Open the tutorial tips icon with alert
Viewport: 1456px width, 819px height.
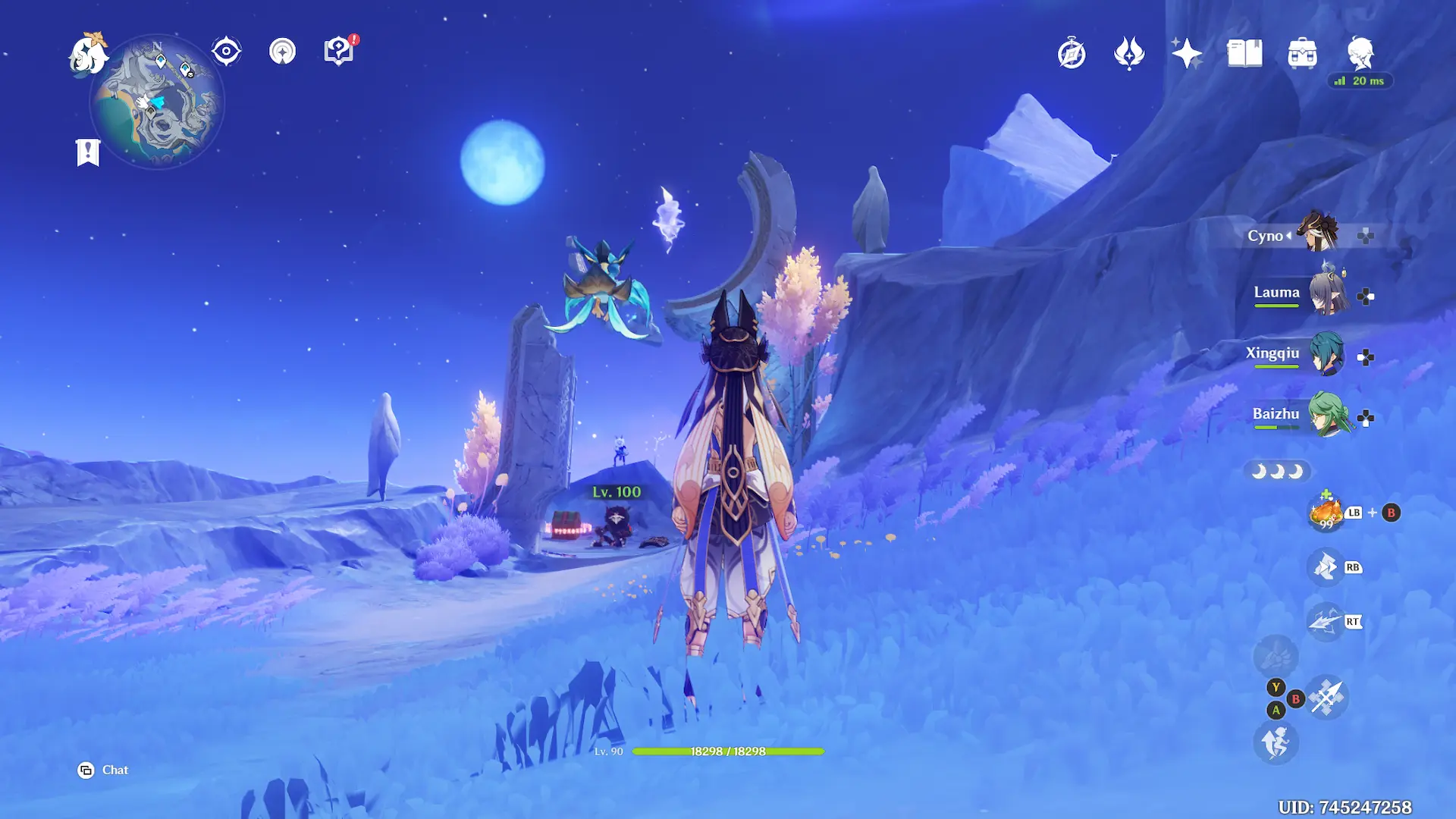point(338,52)
